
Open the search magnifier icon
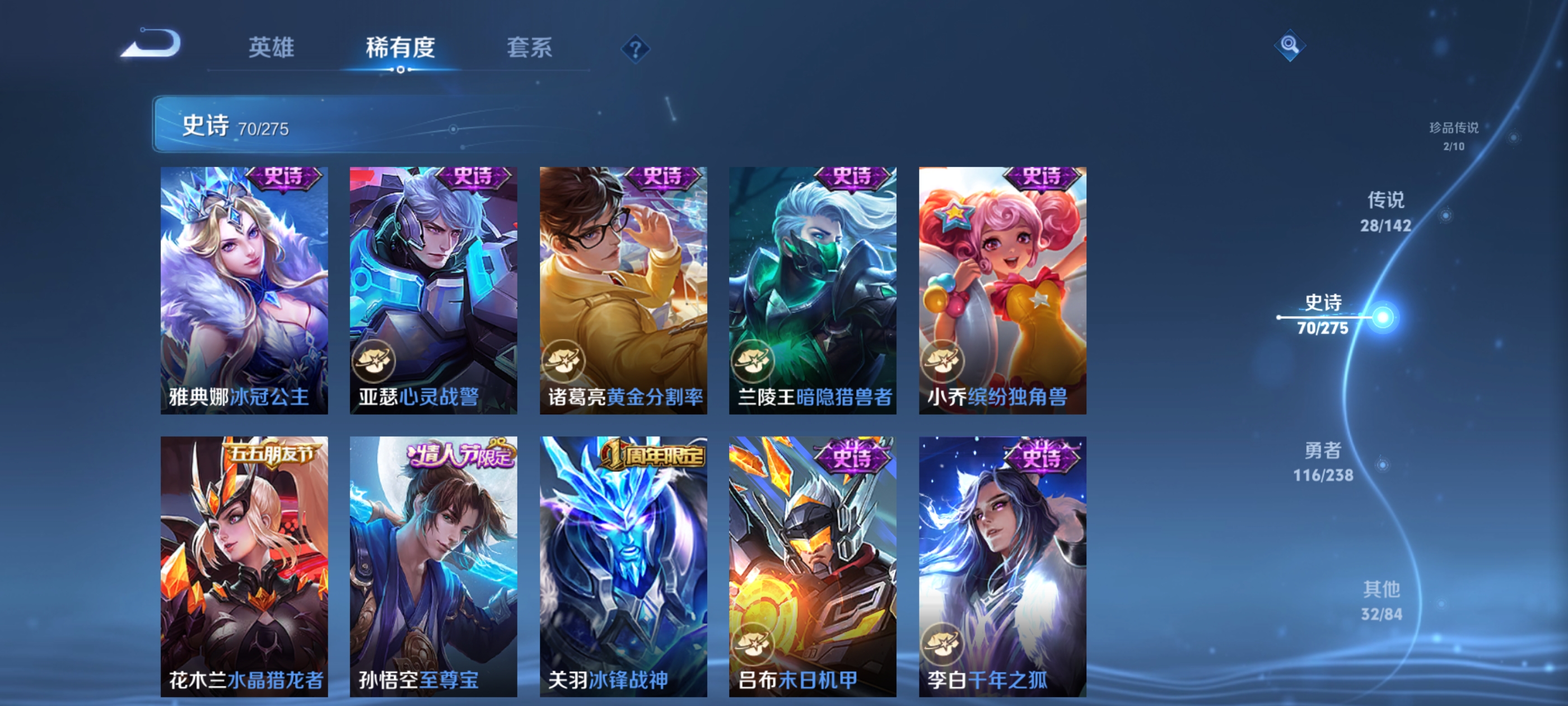click(x=1290, y=45)
